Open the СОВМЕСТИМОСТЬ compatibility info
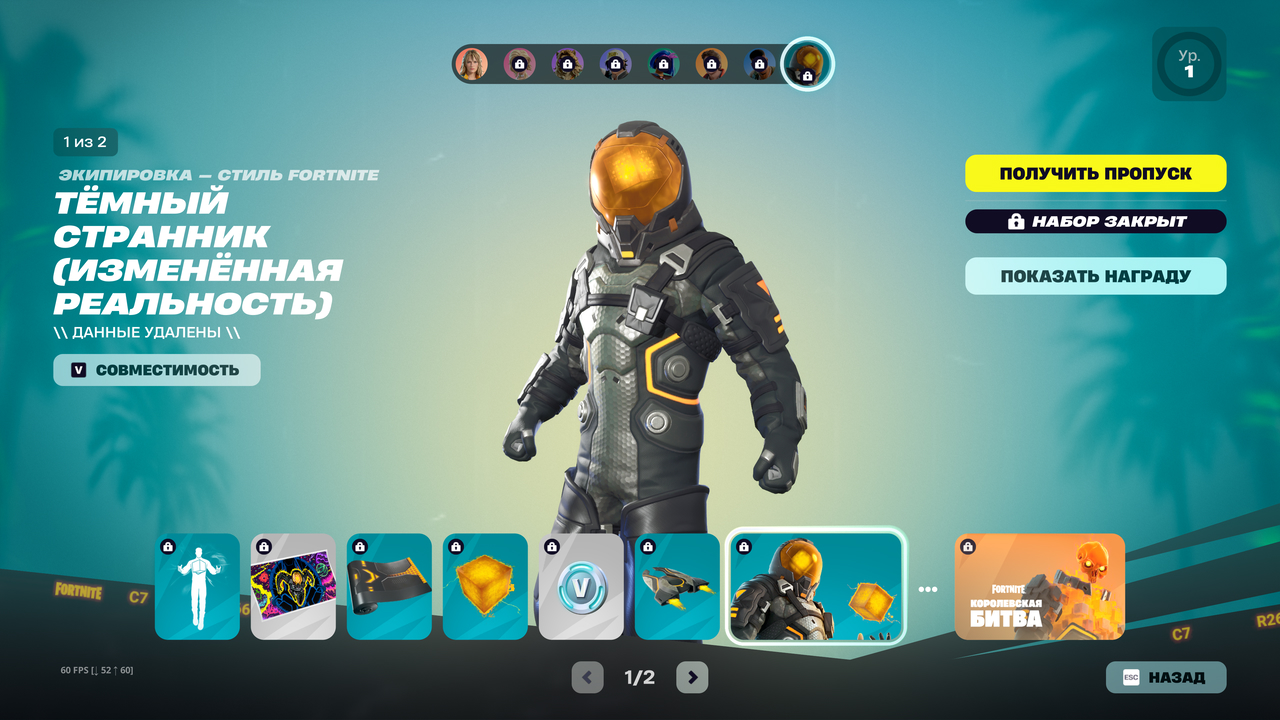The width and height of the screenshot is (1280, 720). 157,370
